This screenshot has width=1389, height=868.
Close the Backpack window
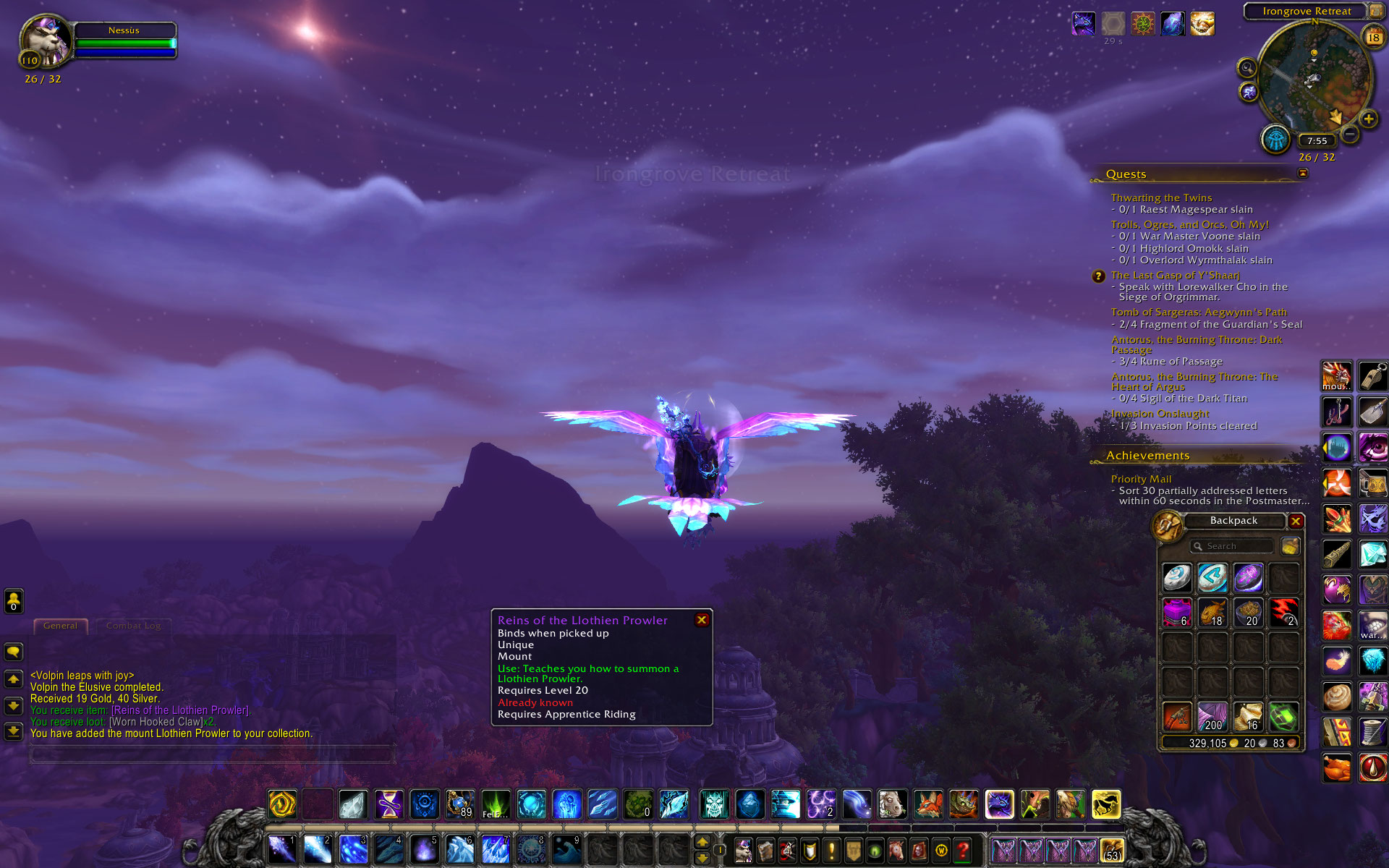click(x=1296, y=521)
